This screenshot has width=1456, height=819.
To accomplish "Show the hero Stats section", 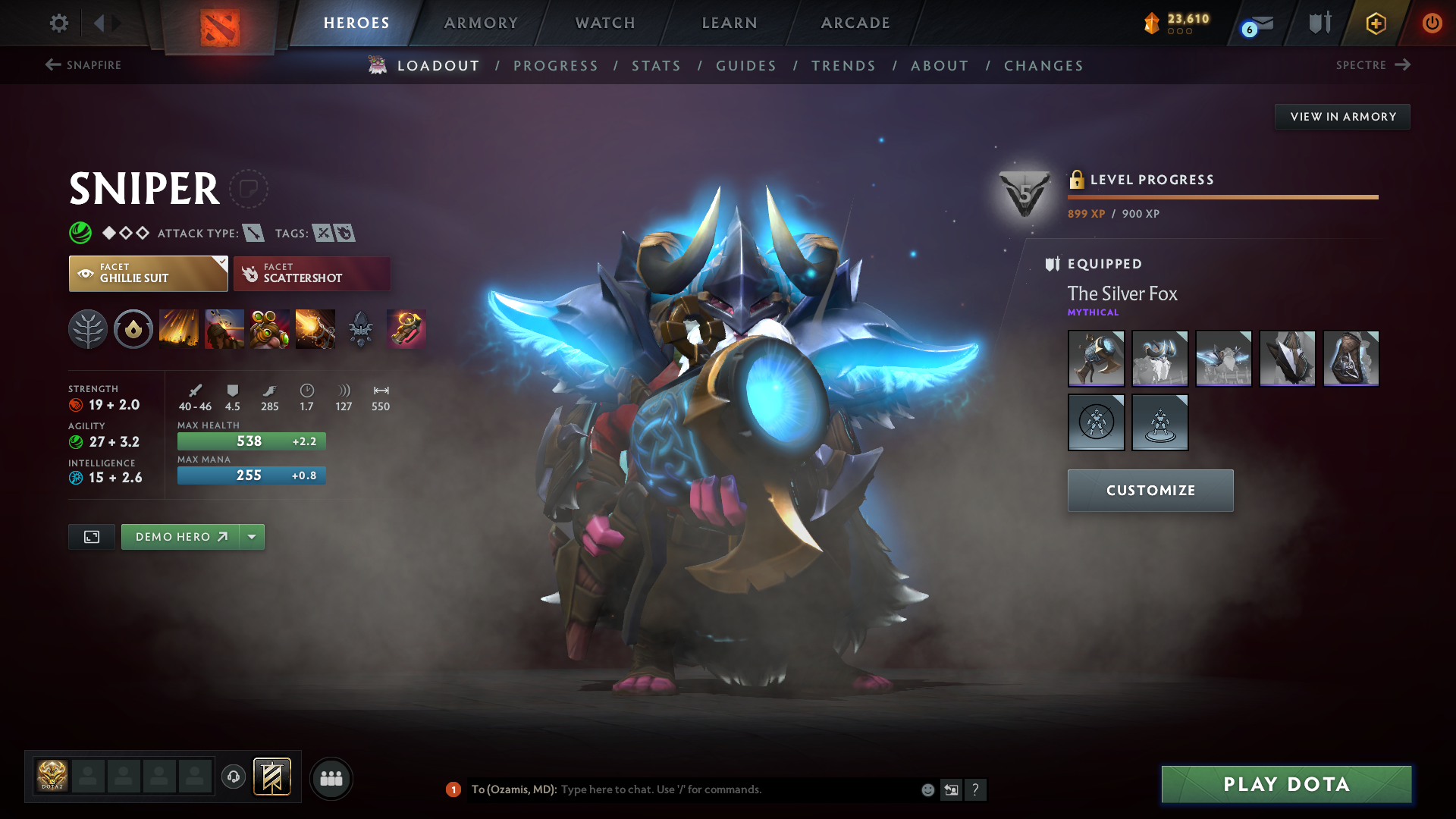I will click(656, 66).
